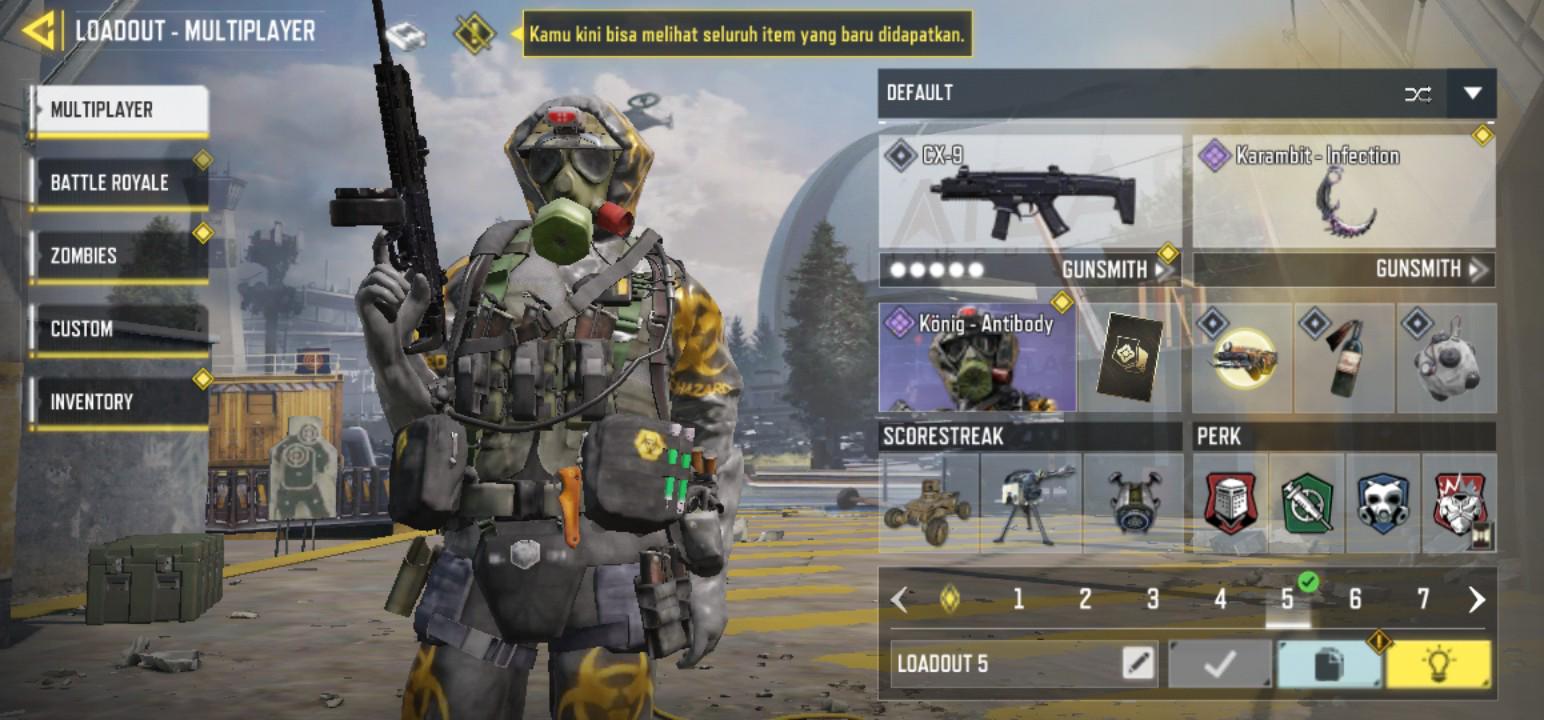Switch to the Battle Royale tab

coord(118,183)
